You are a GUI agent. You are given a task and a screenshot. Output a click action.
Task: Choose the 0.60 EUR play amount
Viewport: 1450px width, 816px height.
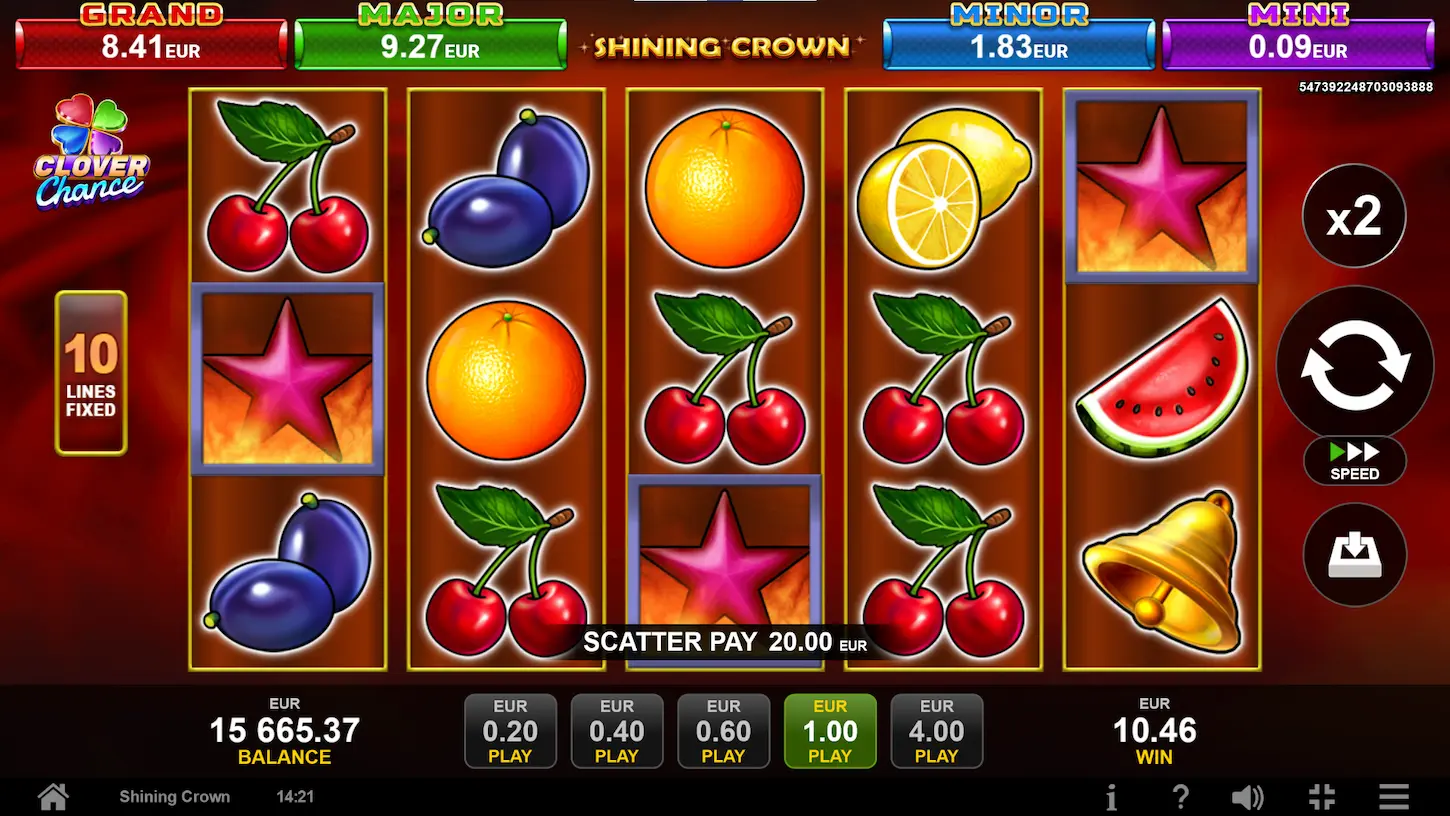click(723, 731)
